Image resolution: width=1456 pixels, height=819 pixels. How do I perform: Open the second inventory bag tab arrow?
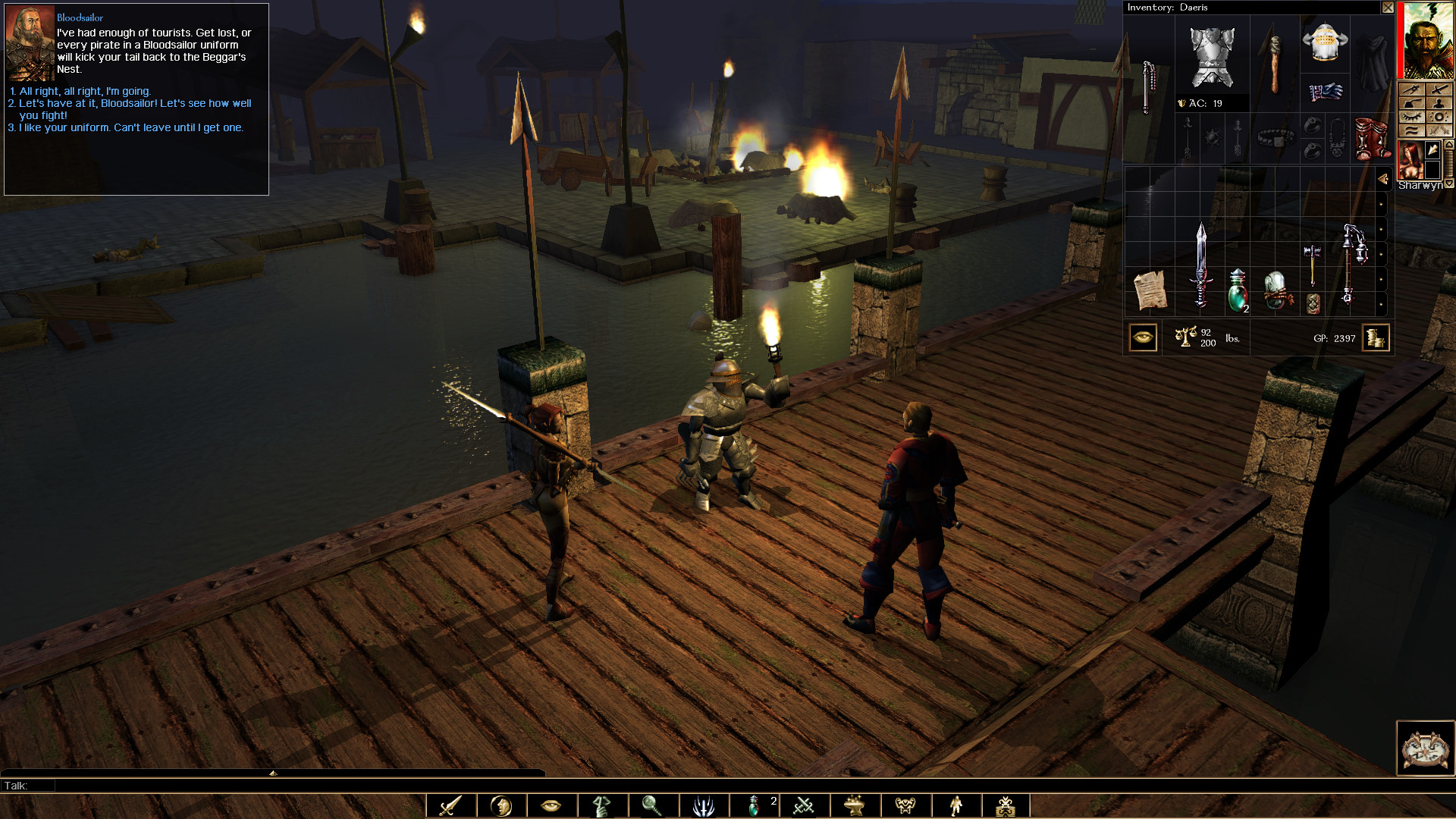[1382, 203]
